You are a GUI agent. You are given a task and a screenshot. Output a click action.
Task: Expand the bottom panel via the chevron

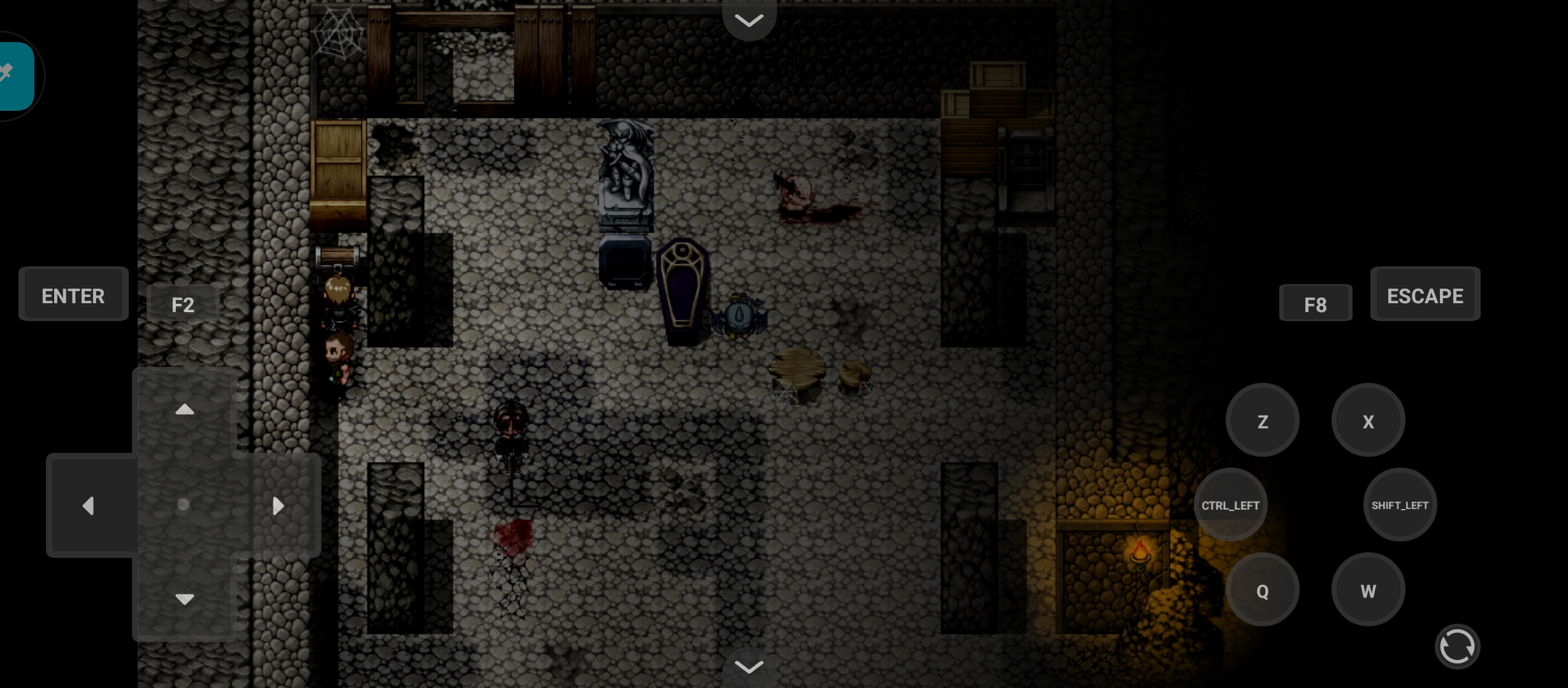coord(749,667)
